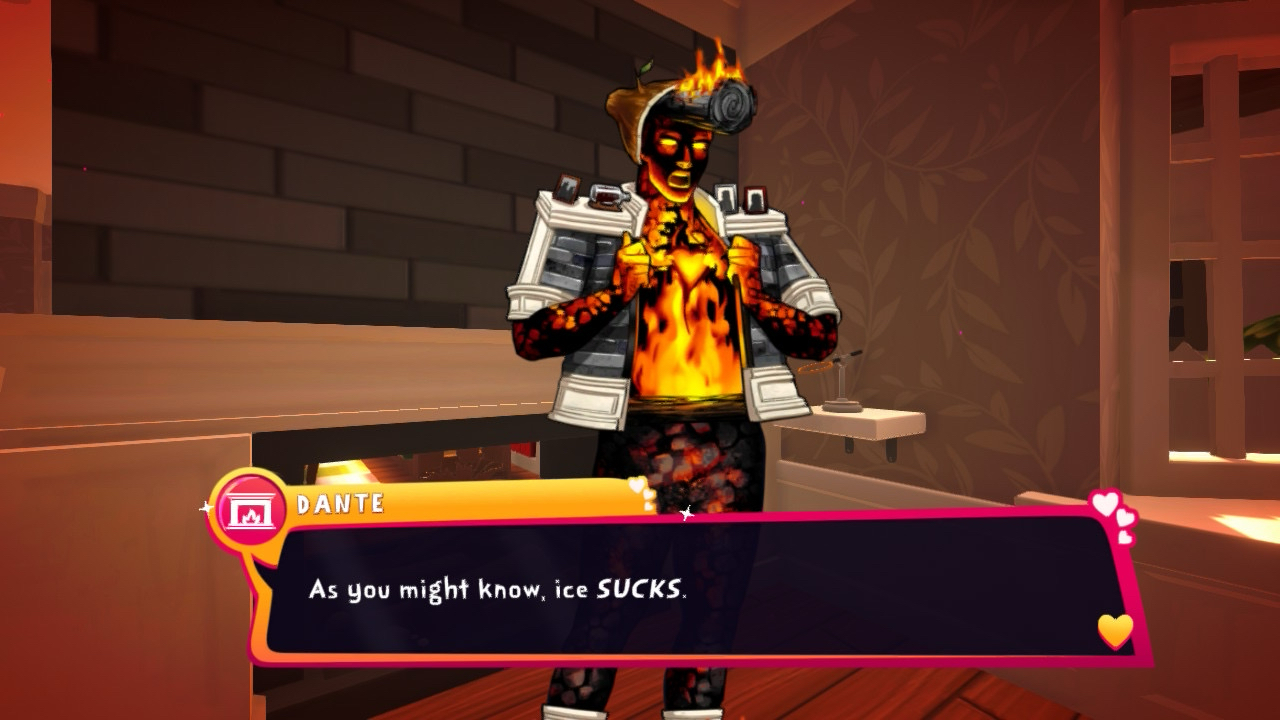Screen dimensions: 1280x720
Task: Advance dialogue with the yellow heart button
Action: [x=1115, y=630]
